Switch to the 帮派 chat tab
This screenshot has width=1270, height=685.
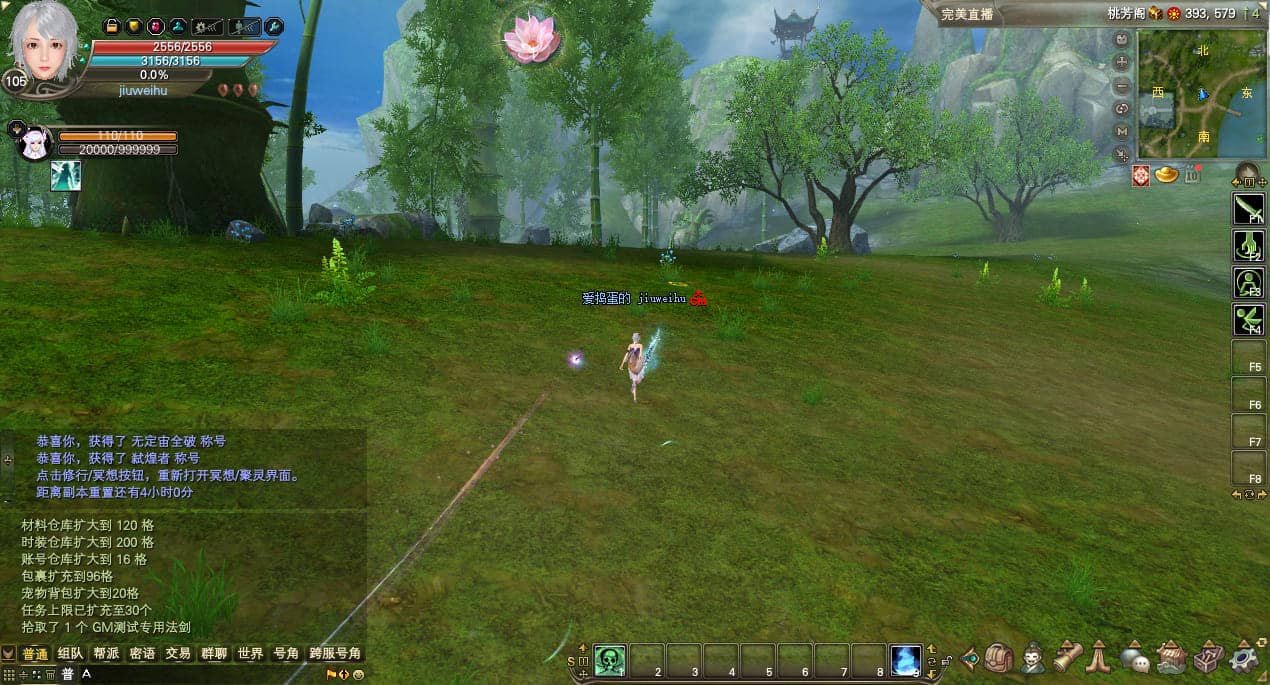106,653
